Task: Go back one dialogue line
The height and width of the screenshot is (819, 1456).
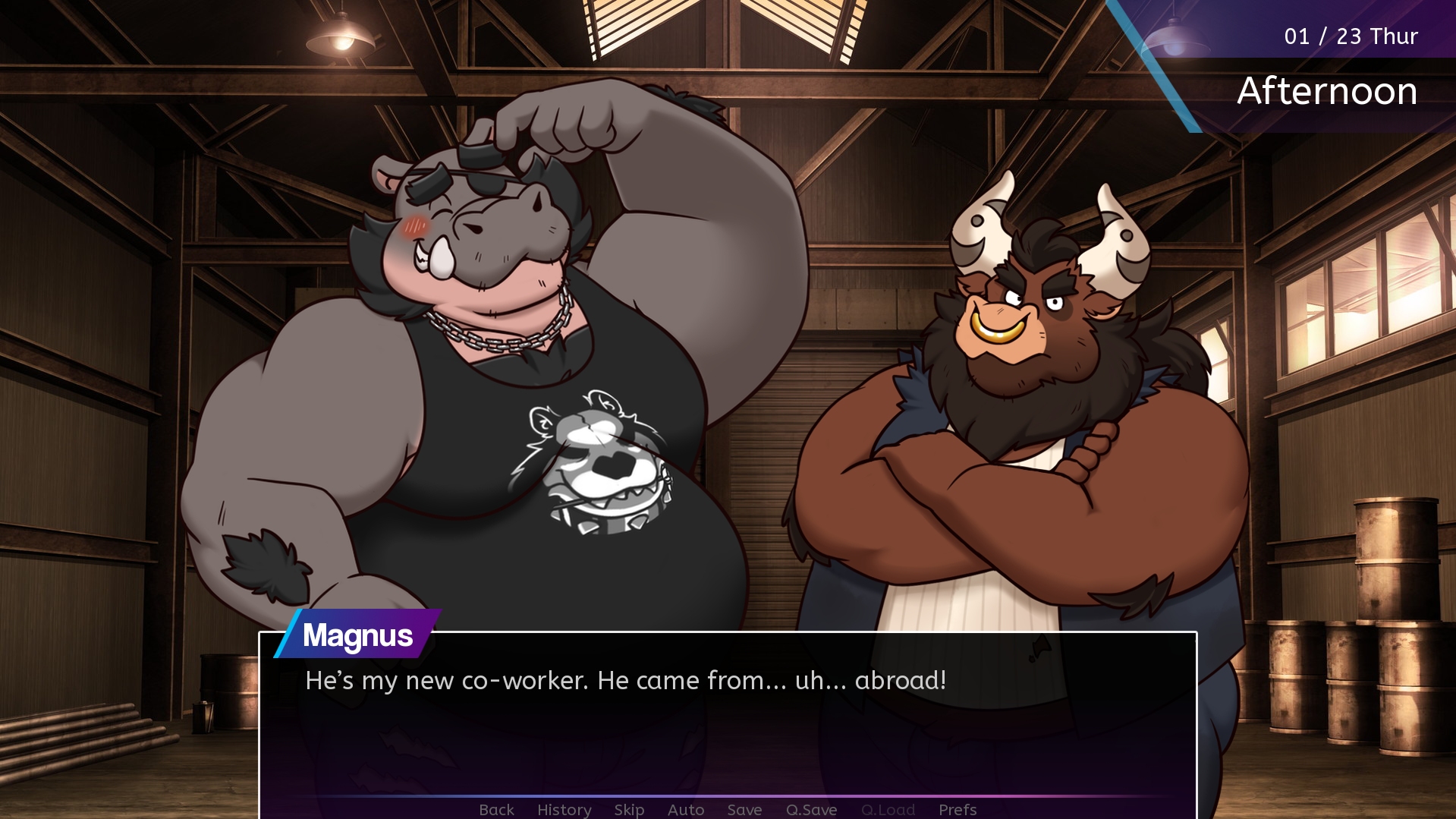Action: (x=496, y=809)
